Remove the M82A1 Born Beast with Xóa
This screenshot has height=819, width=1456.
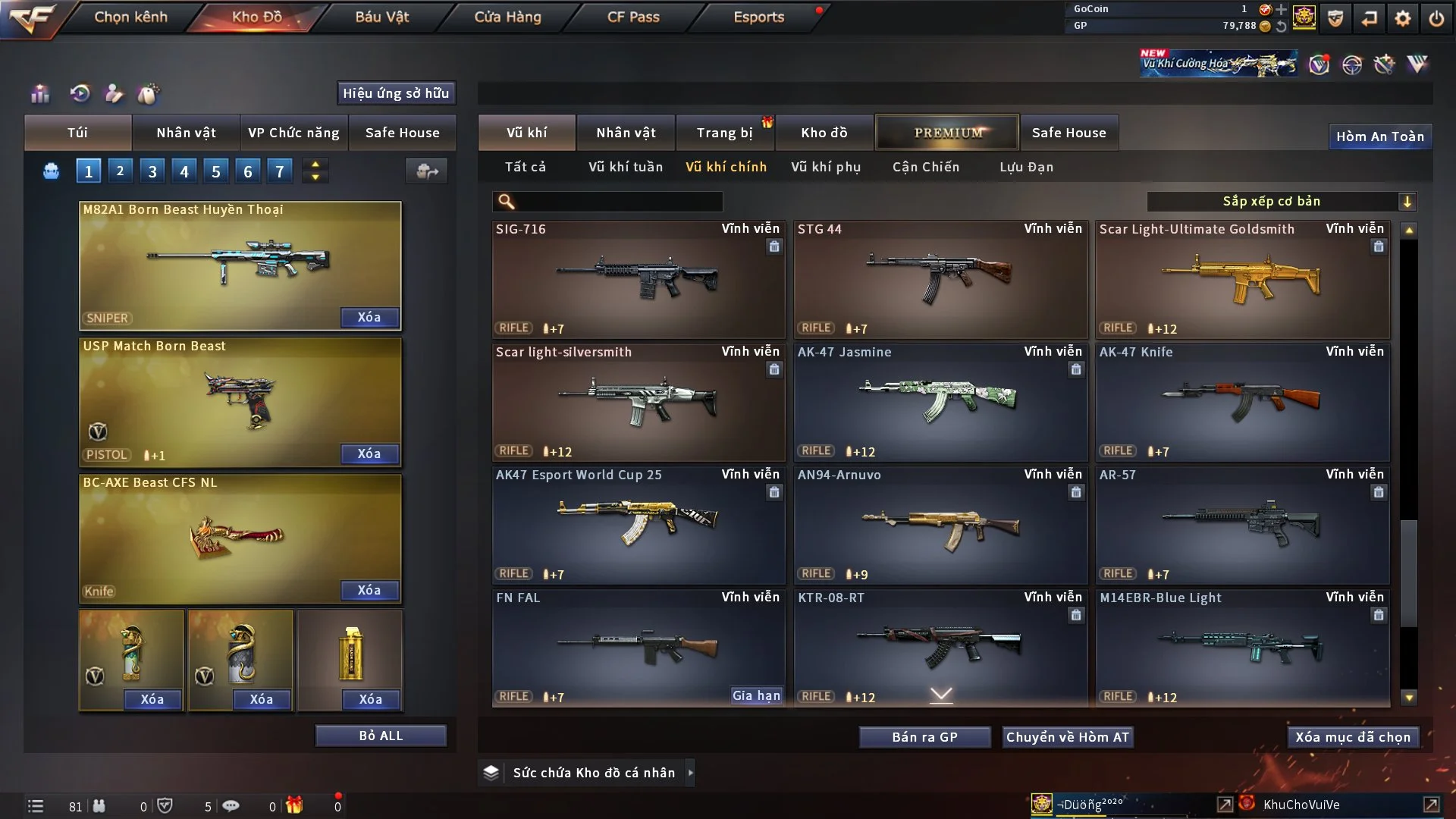pyautogui.click(x=369, y=317)
